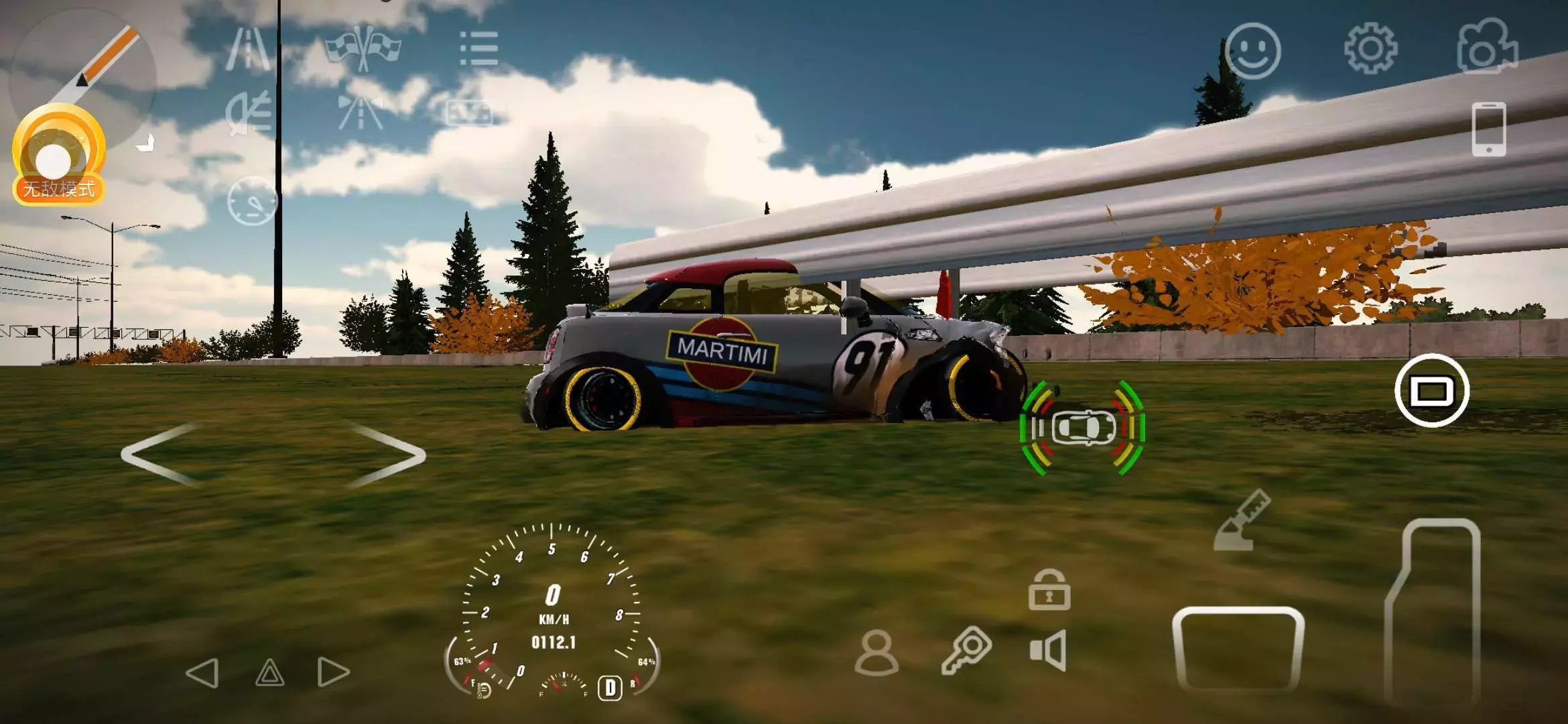
Task: Exit the car using the person icon
Action: 876,652
